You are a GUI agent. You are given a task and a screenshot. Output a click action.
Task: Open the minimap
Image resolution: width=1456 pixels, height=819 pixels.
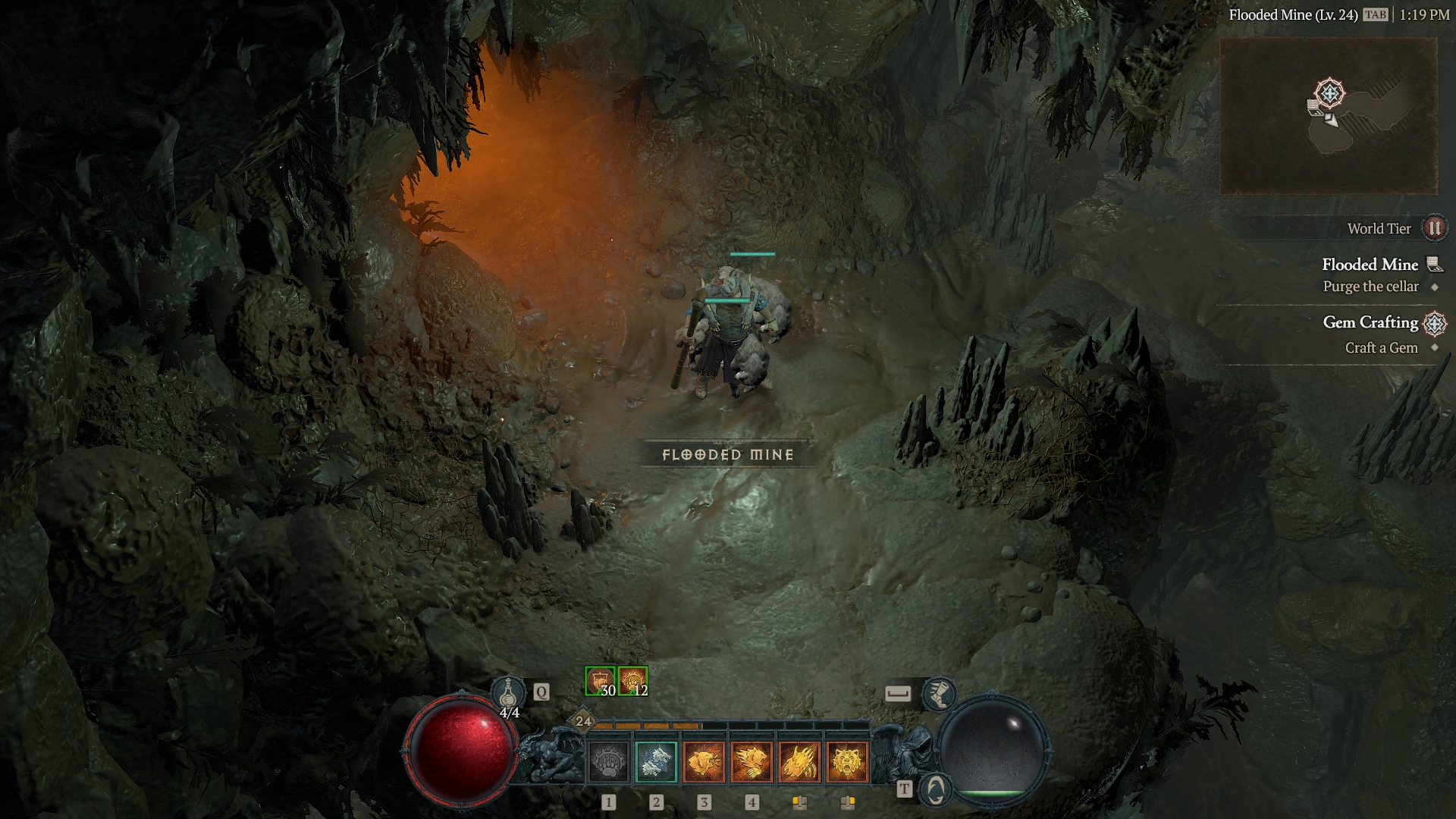[x=1328, y=115]
